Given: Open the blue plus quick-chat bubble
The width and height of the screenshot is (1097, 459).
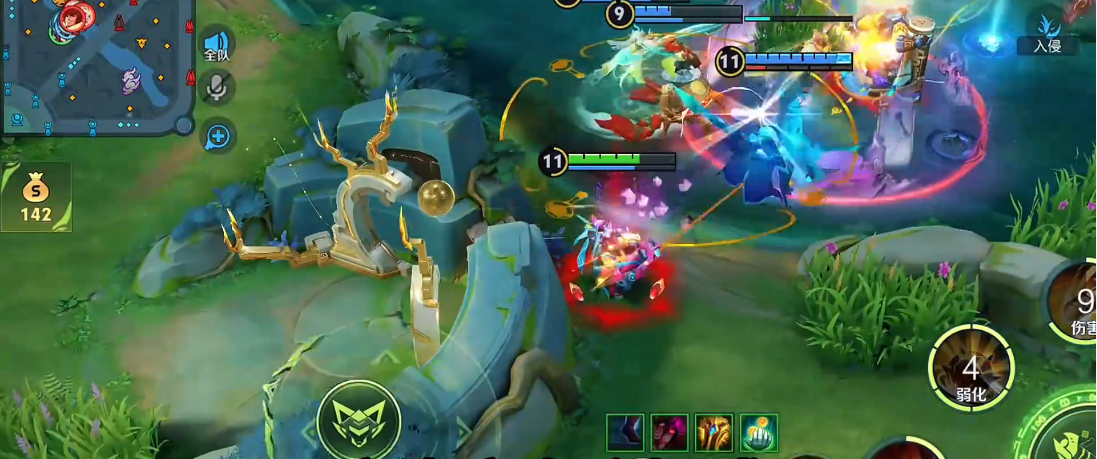Looking at the screenshot, I should pos(218,136).
